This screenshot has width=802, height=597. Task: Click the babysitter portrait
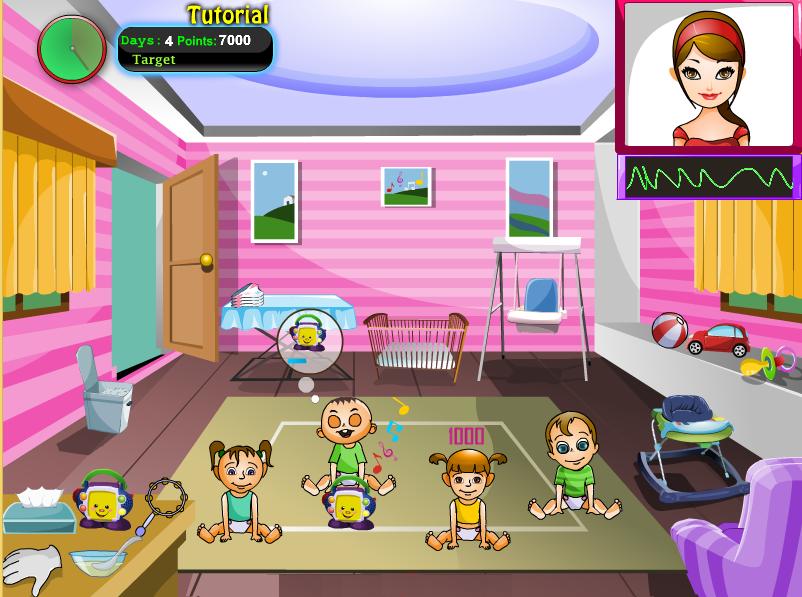[x=708, y=77]
